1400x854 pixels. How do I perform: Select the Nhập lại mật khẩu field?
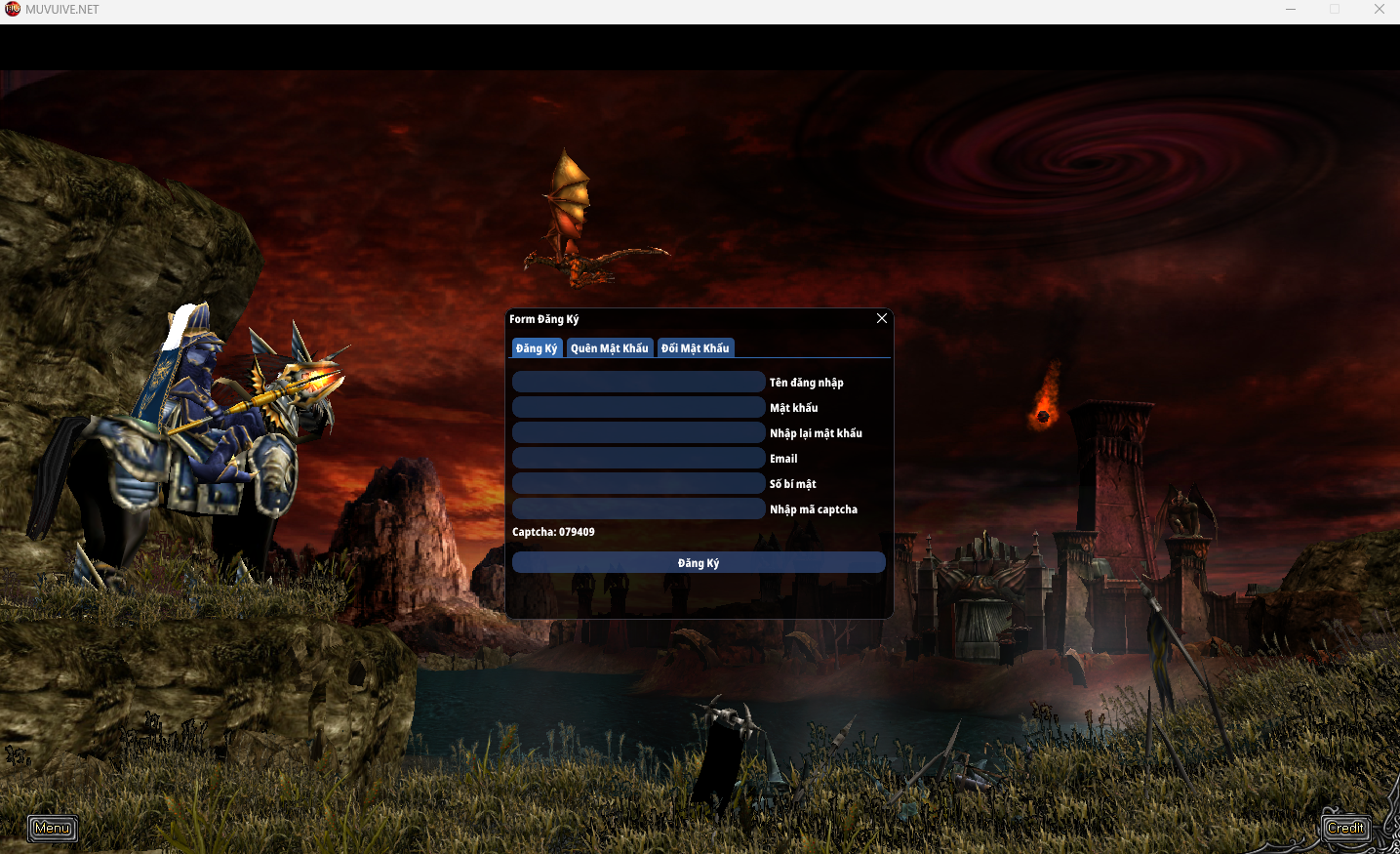[638, 432]
